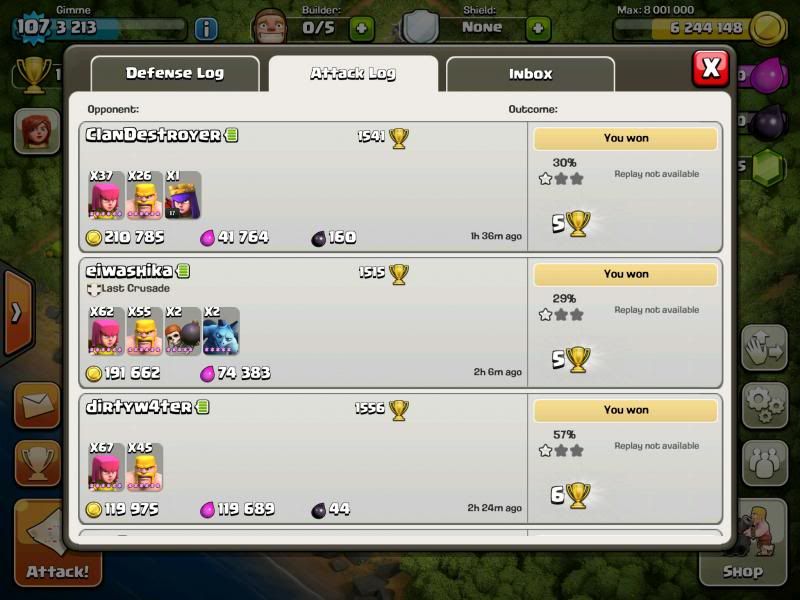
Task: Open the friends silhouettes button
Action: pos(765,461)
